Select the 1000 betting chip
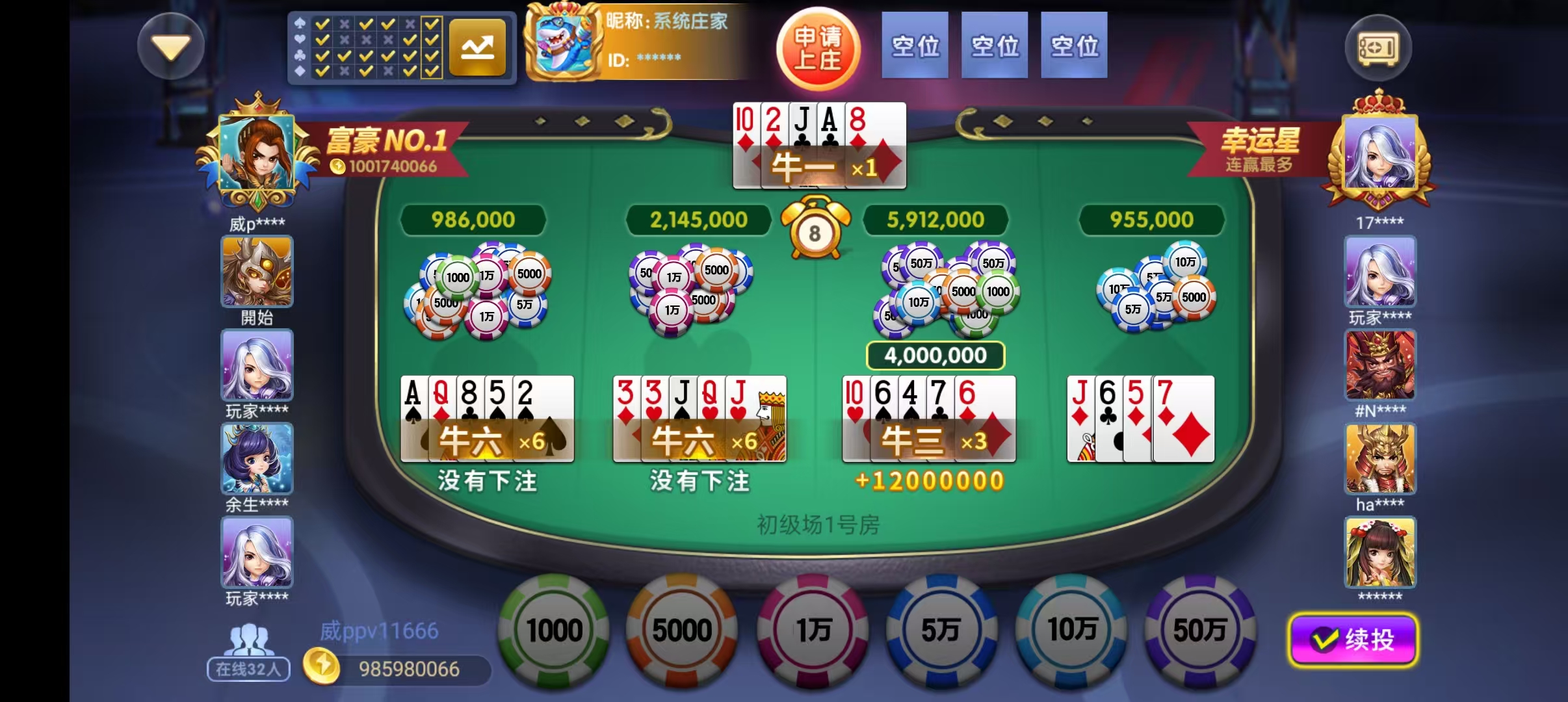Screen dimensions: 1568x702 point(554,630)
